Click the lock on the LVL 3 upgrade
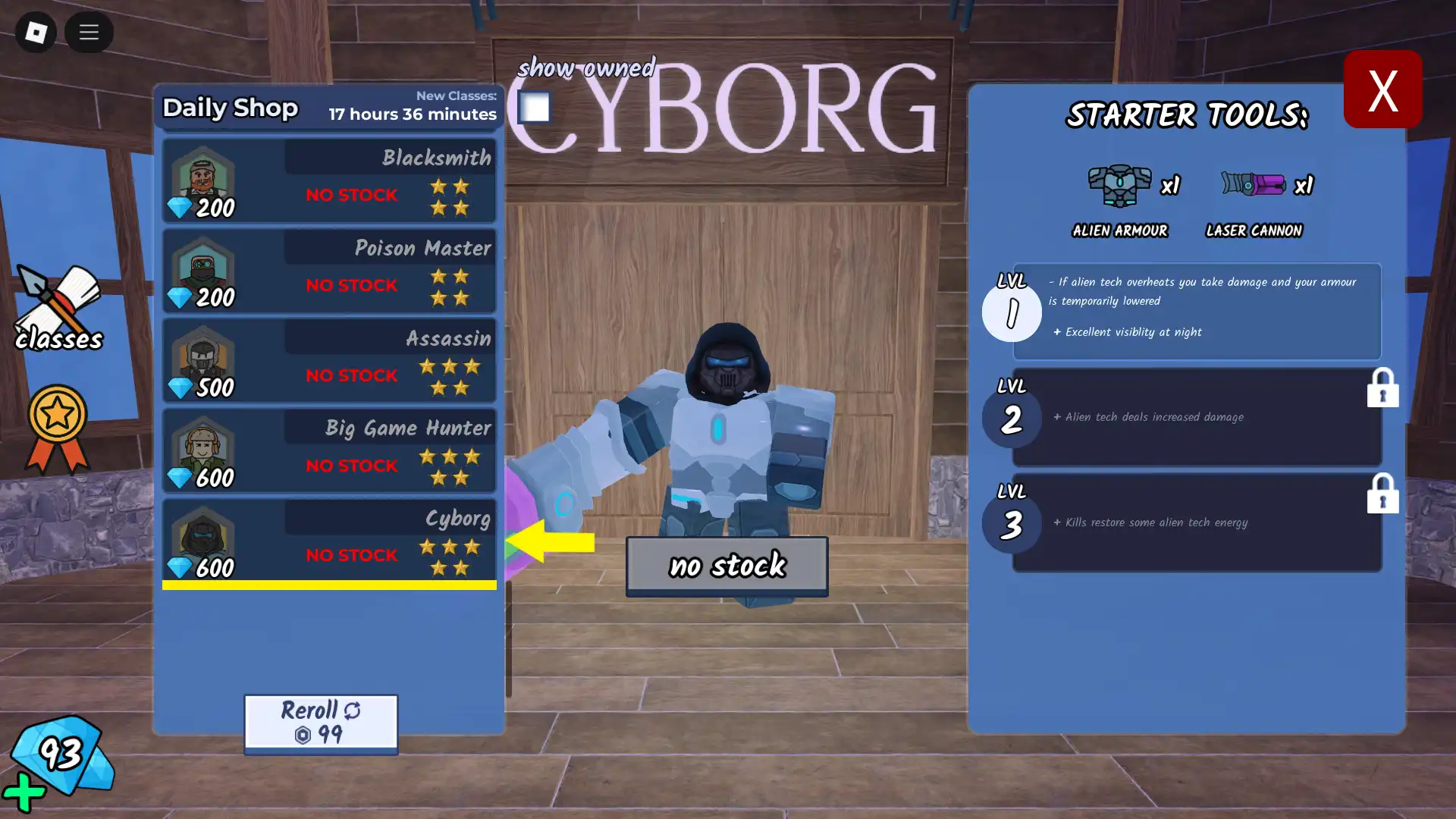The image size is (1456, 819). click(1383, 494)
